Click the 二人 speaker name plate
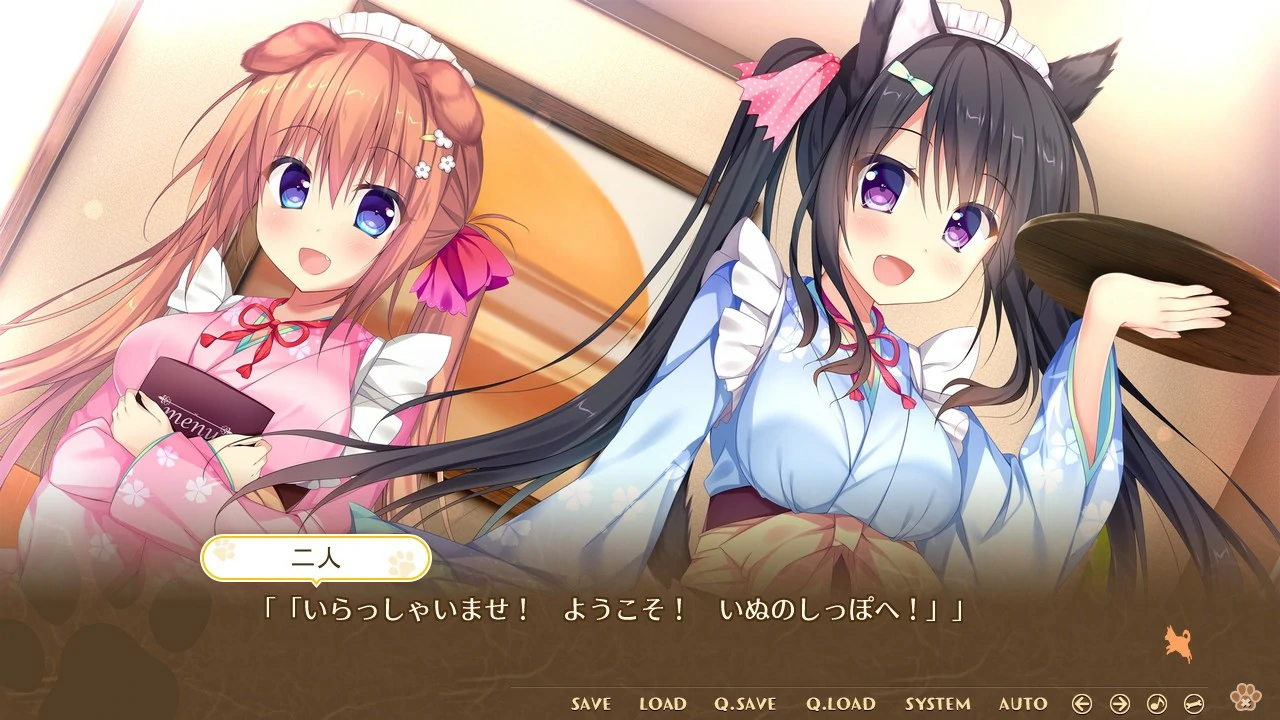 point(316,558)
